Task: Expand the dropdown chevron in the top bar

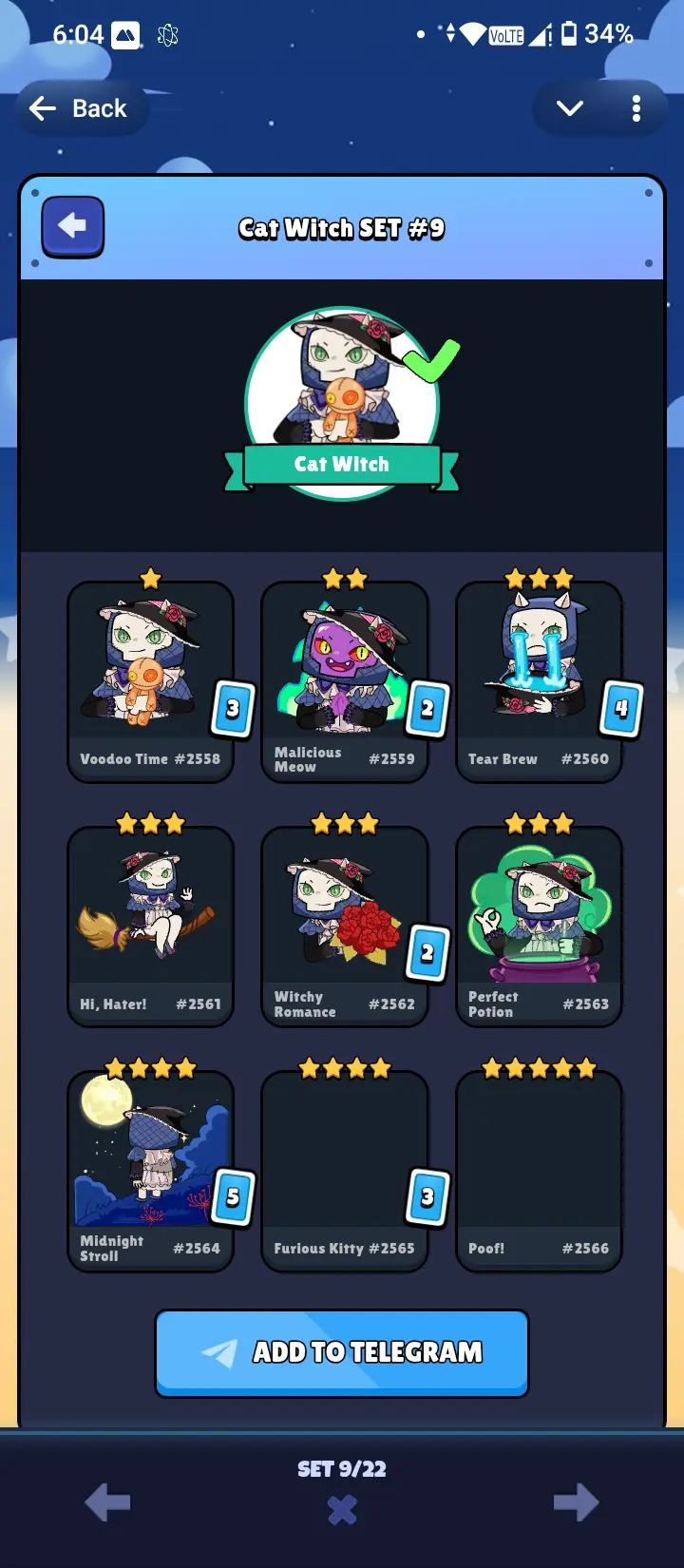Action: point(570,109)
